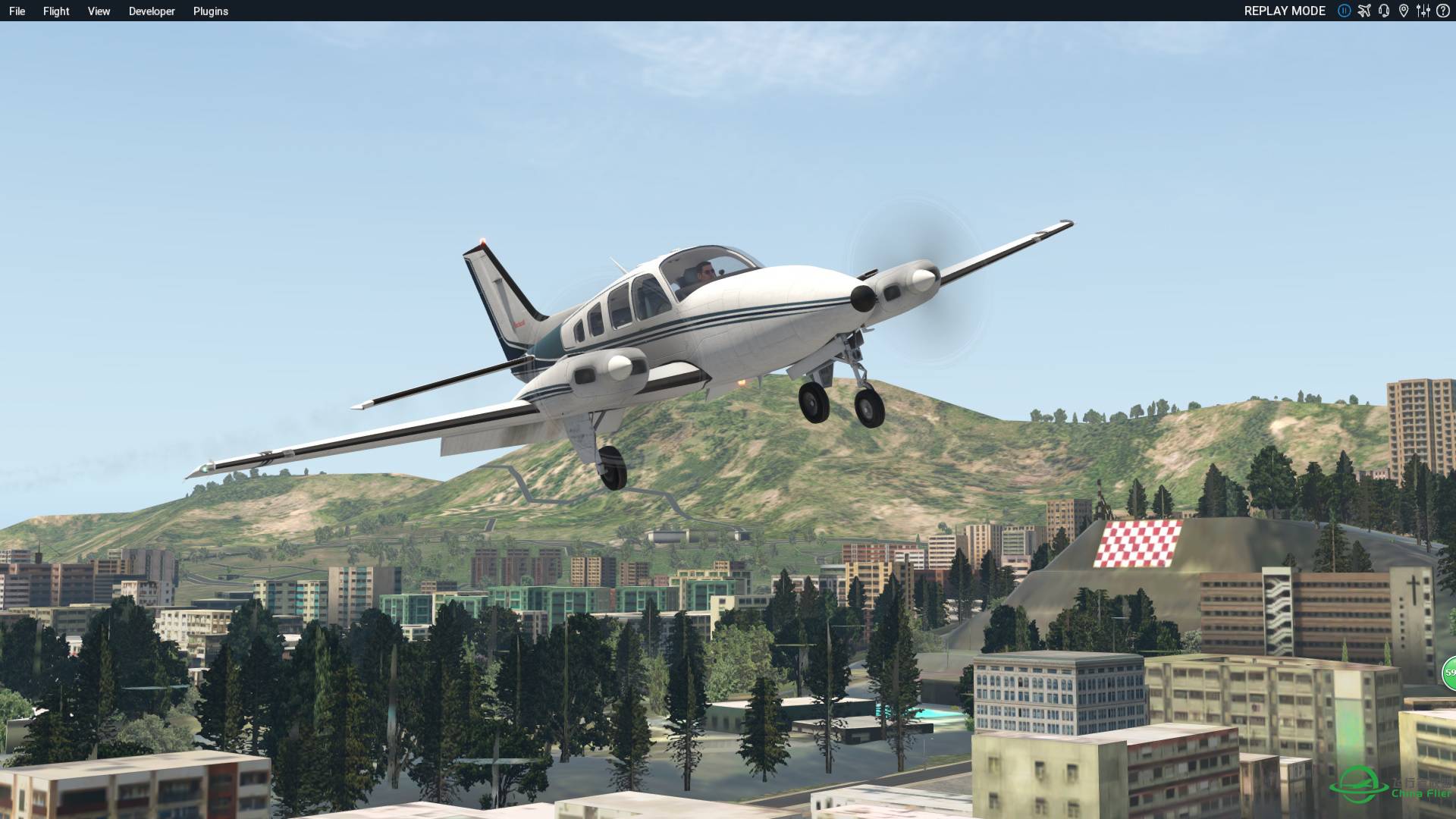Open the Flight menu

point(55,11)
